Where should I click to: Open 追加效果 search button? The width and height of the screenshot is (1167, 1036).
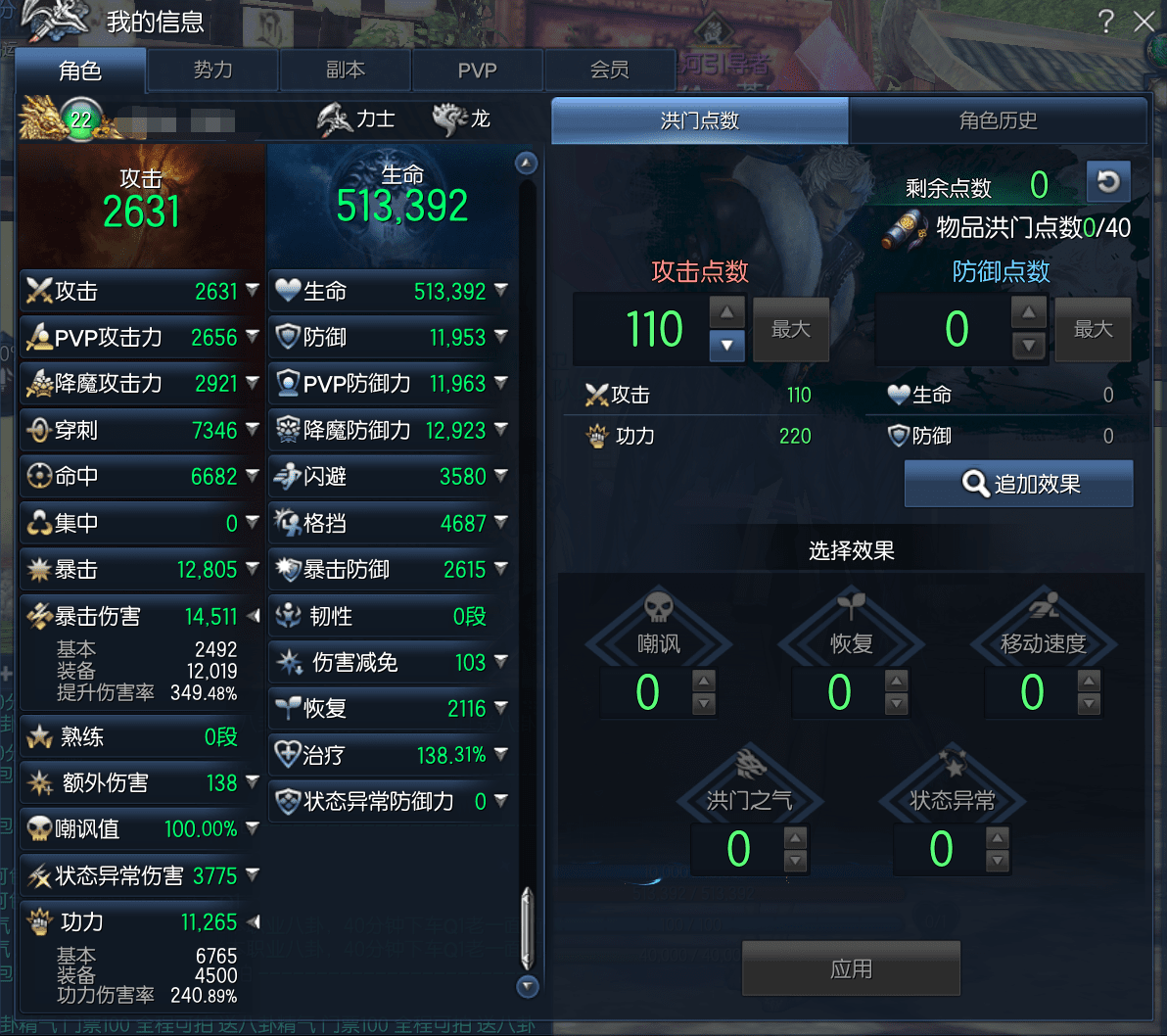(1018, 484)
